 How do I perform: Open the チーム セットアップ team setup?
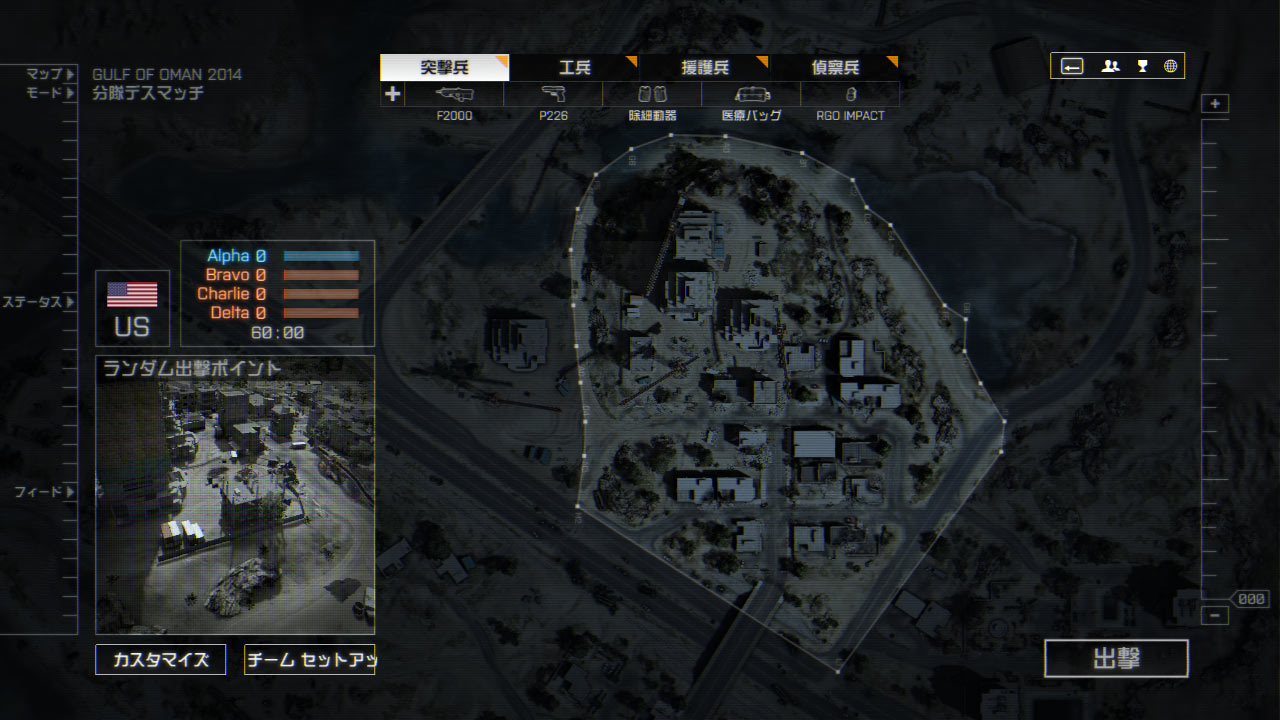pos(309,660)
